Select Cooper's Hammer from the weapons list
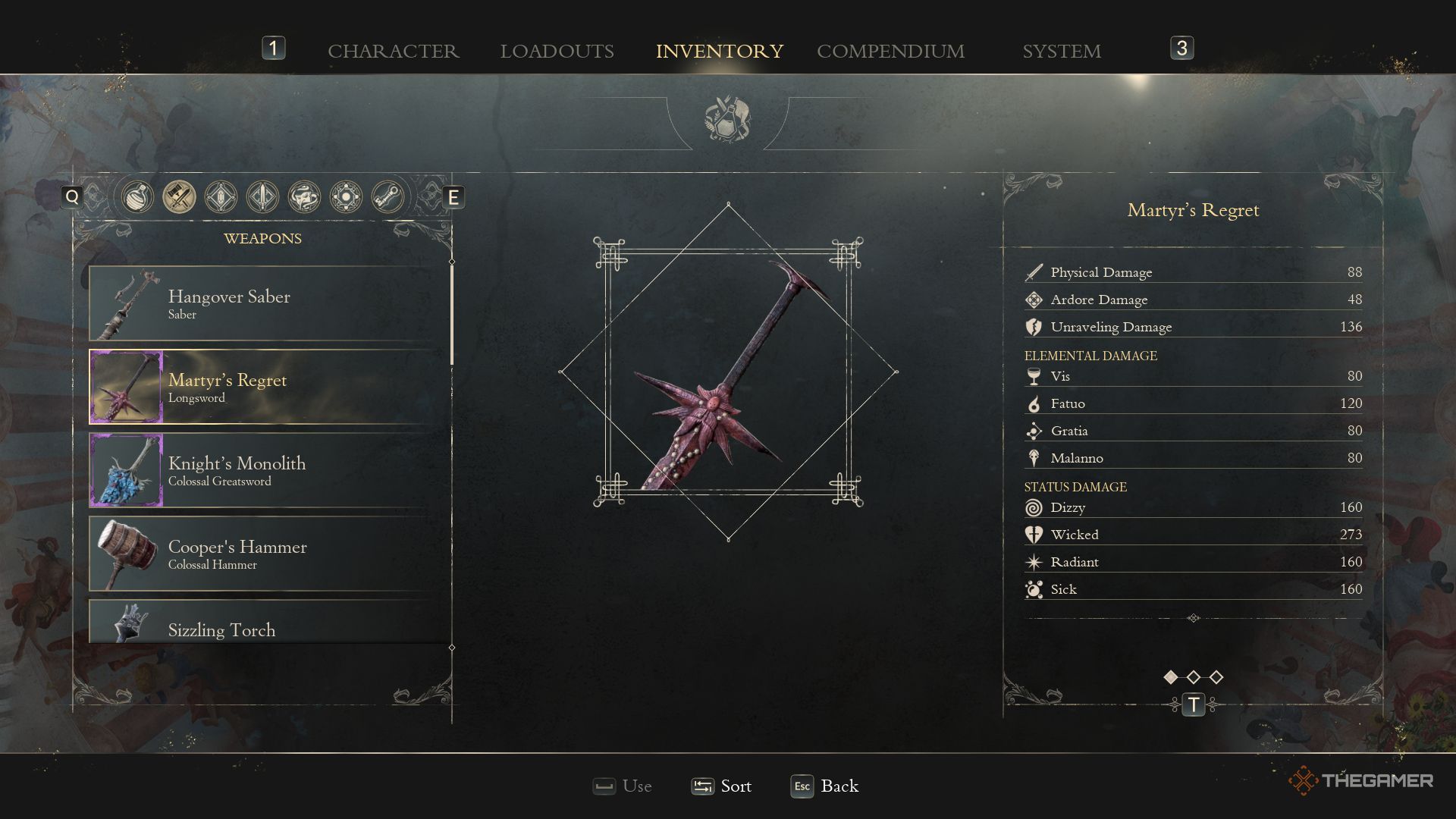Image resolution: width=1456 pixels, height=819 pixels. (270, 554)
